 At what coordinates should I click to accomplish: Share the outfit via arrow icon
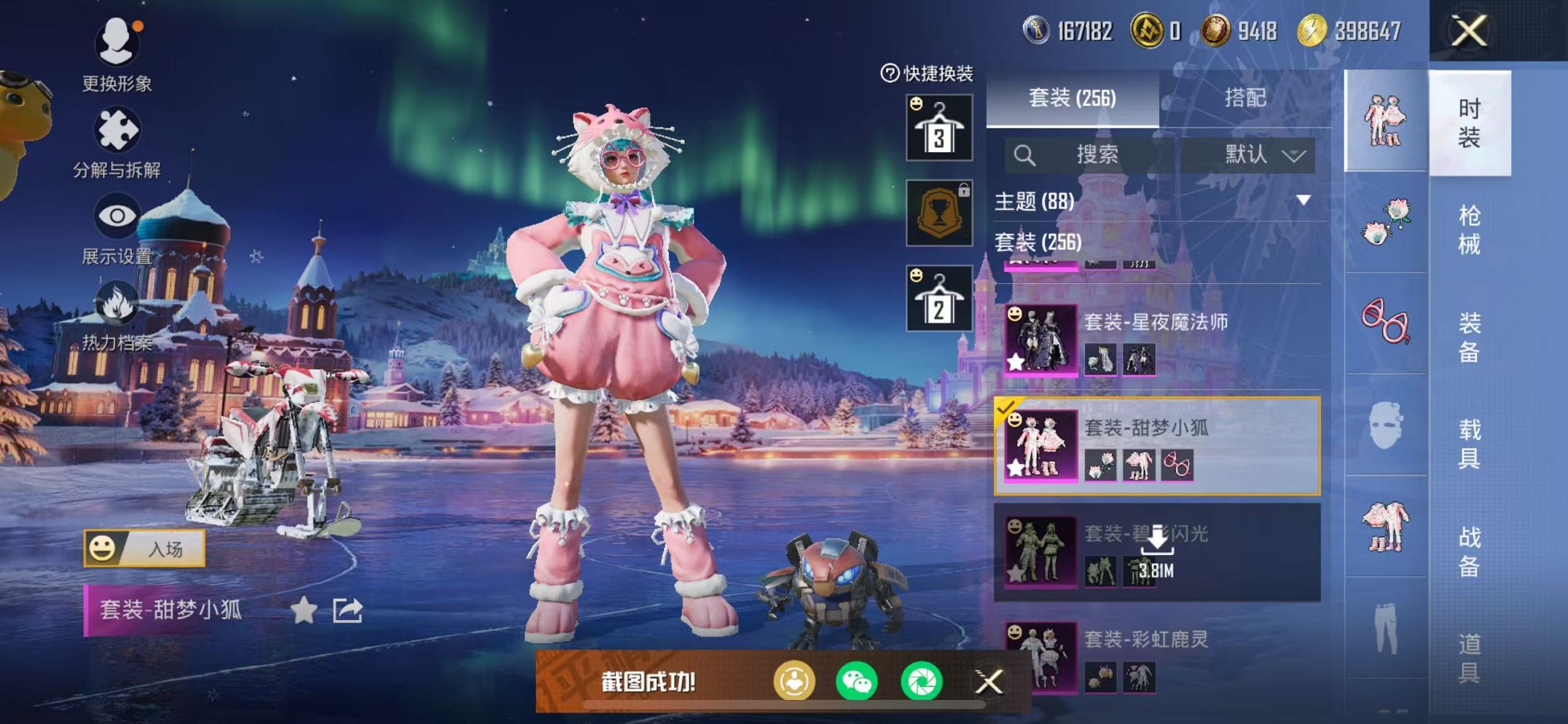point(348,610)
